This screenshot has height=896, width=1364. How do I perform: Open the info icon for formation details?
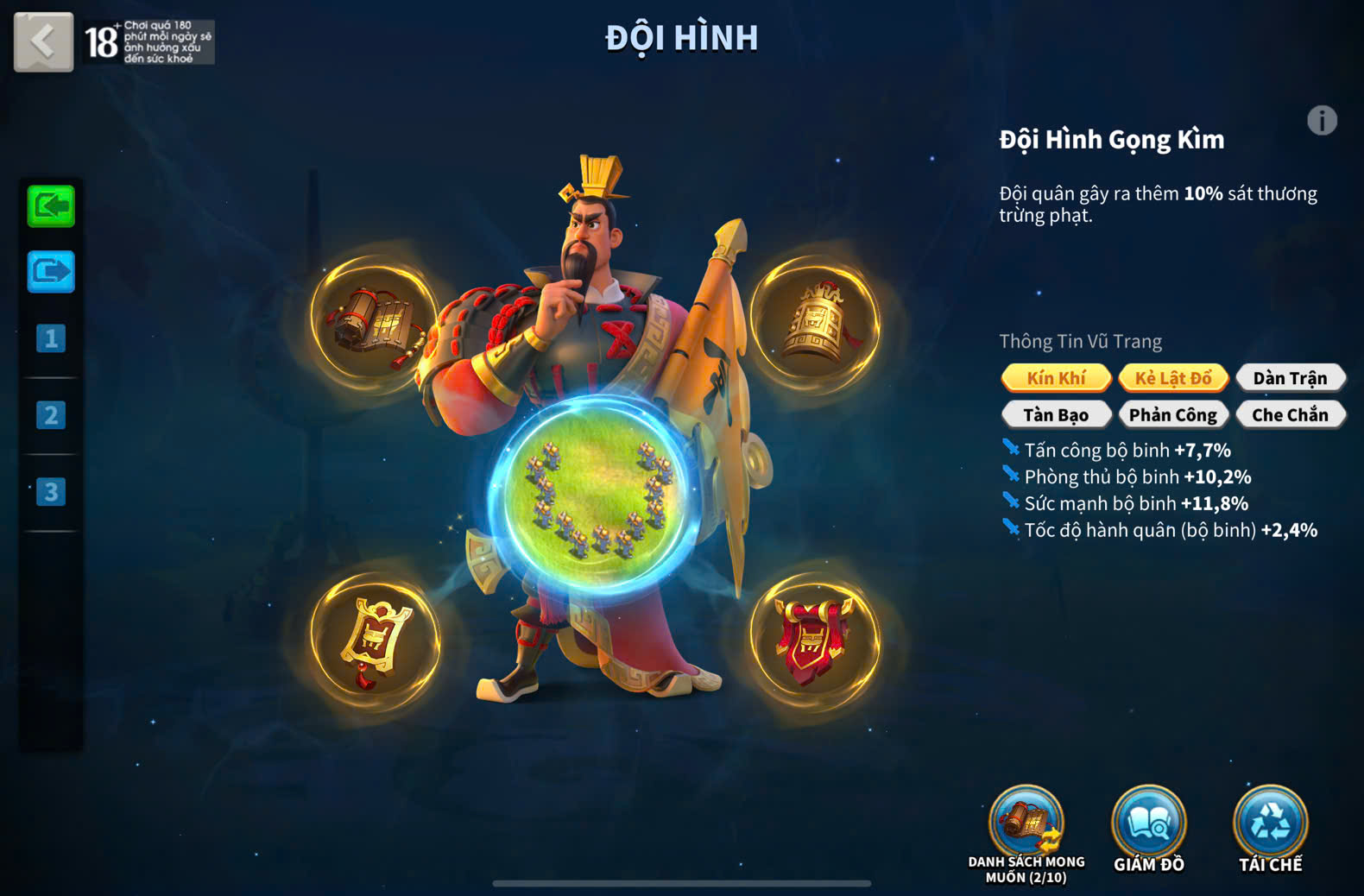click(1322, 121)
